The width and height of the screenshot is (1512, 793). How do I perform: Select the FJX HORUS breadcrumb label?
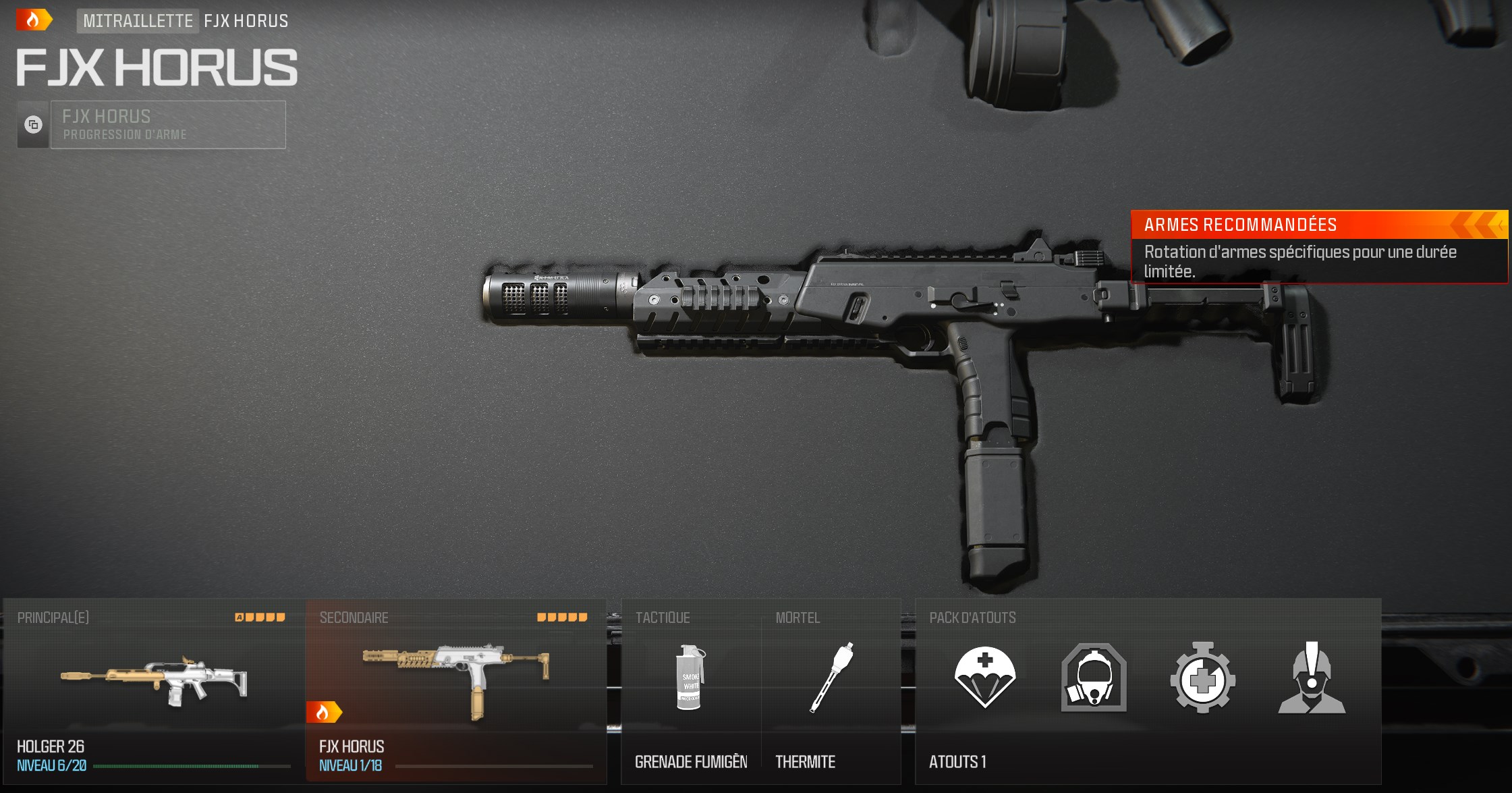(x=246, y=20)
